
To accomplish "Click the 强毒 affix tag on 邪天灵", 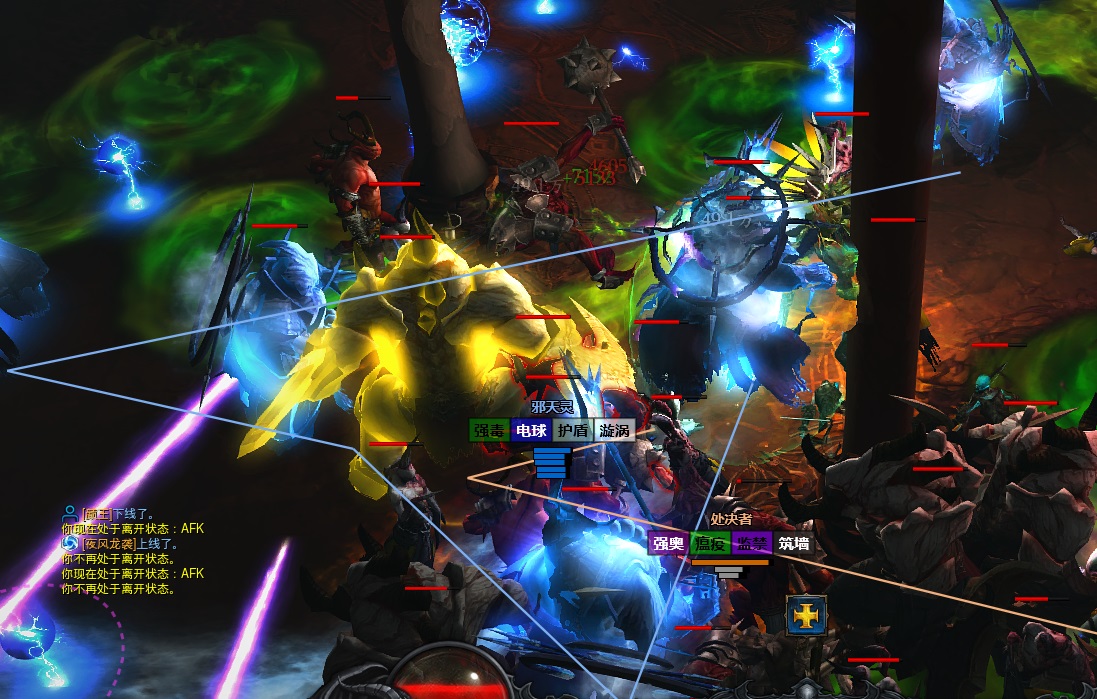I will click(489, 431).
